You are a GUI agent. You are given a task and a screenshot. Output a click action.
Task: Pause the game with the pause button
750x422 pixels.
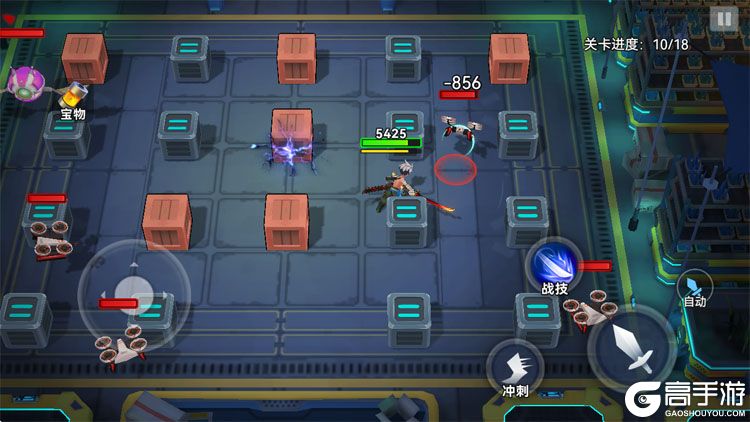(721, 18)
